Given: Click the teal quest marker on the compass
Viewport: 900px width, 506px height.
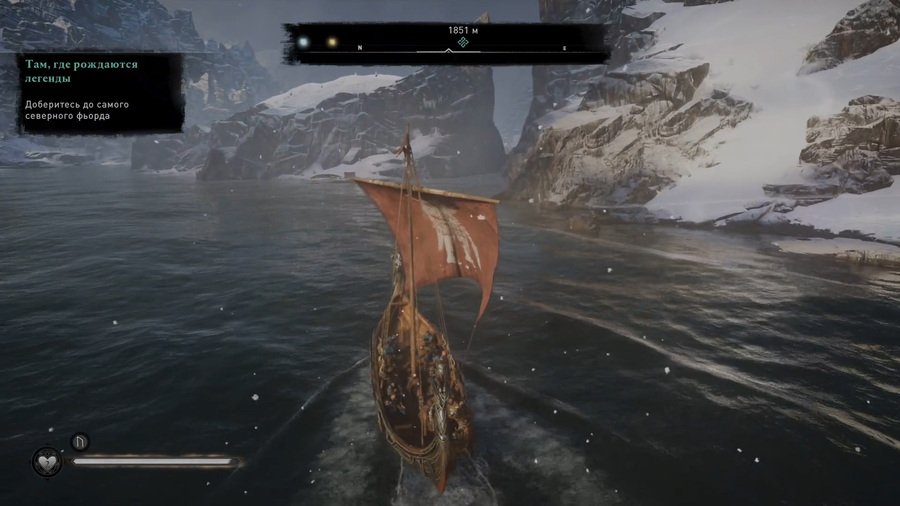Looking at the screenshot, I should pyautogui.click(x=463, y=44).
